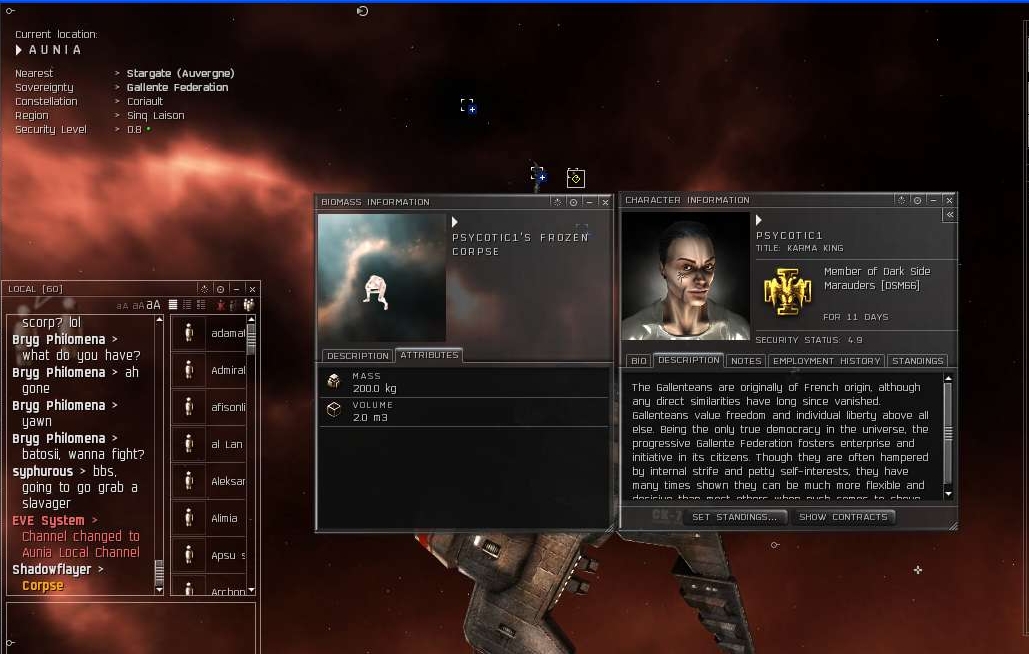Click the Corpse link in Local chat
The width and height of the screenshot is (1029, 654).
(43, 586)
